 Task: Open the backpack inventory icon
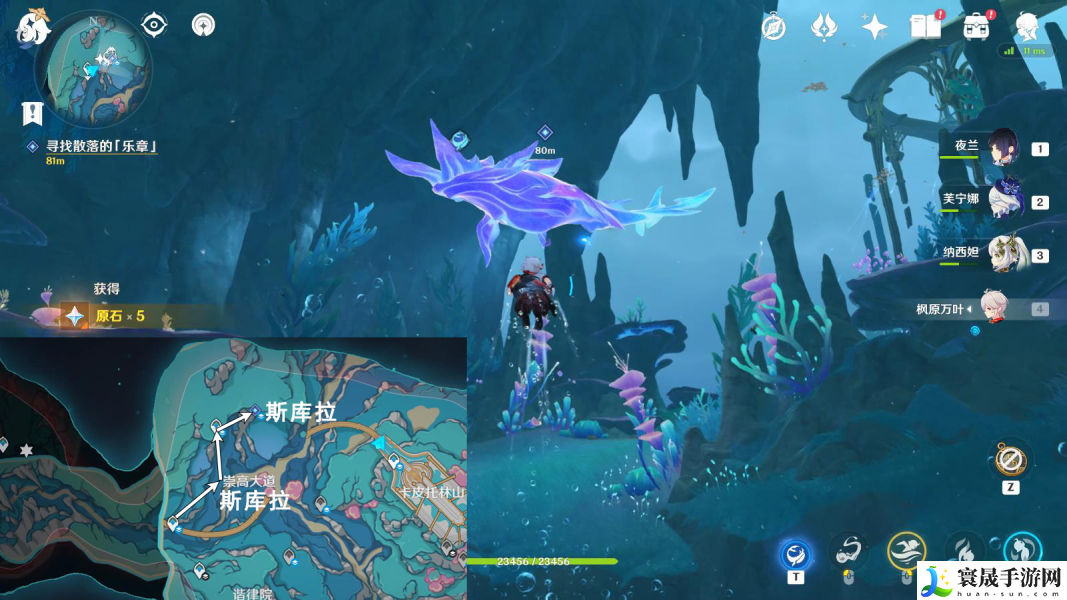(x=976, y=27)
